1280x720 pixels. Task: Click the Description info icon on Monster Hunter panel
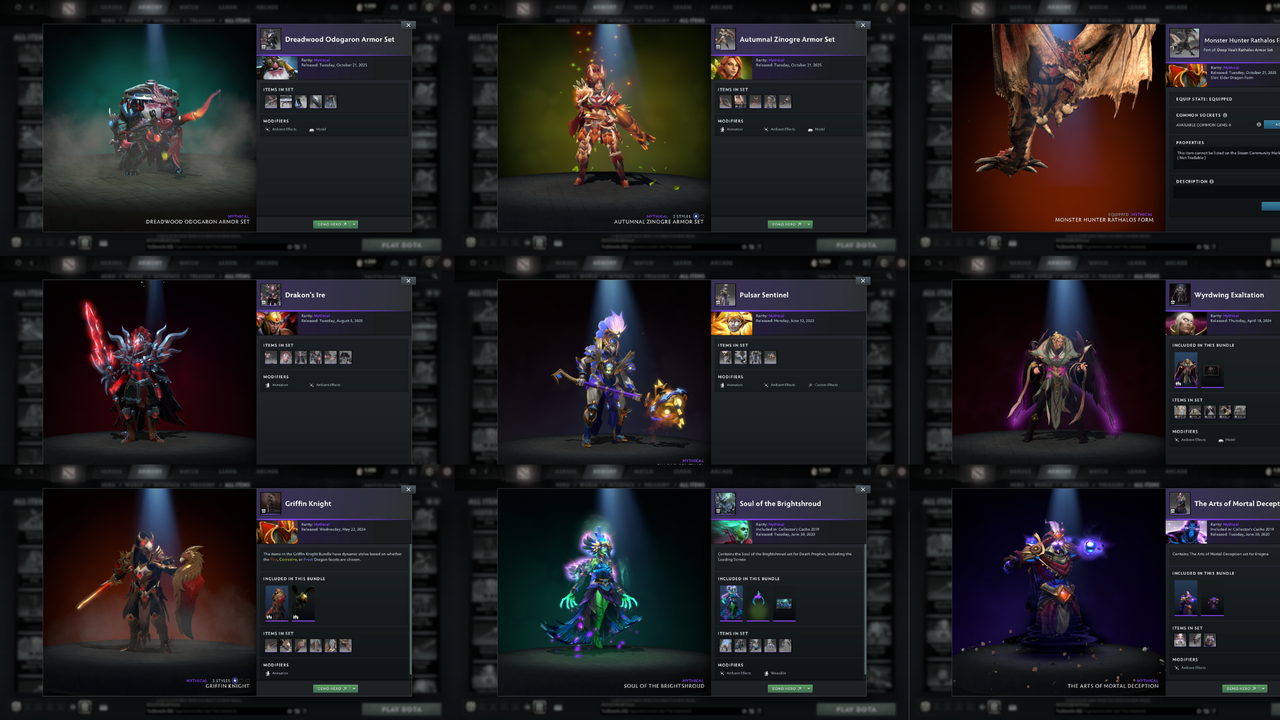pos(1211,181)
